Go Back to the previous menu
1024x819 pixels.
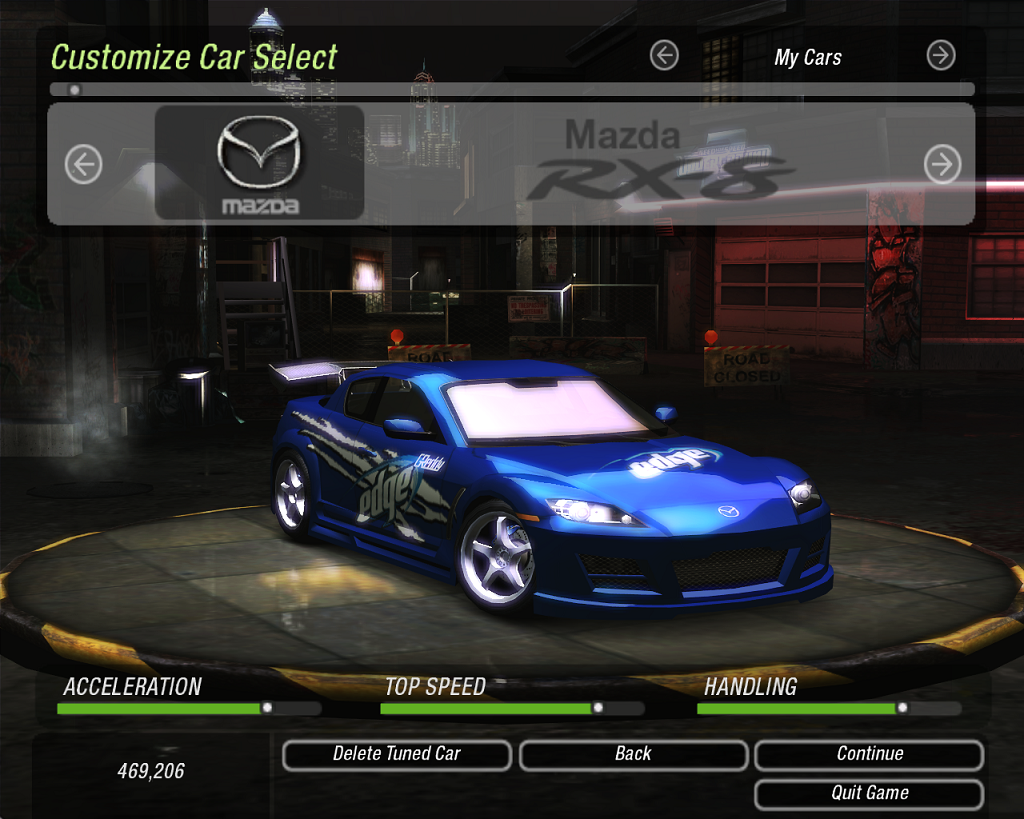click(633, 755)
